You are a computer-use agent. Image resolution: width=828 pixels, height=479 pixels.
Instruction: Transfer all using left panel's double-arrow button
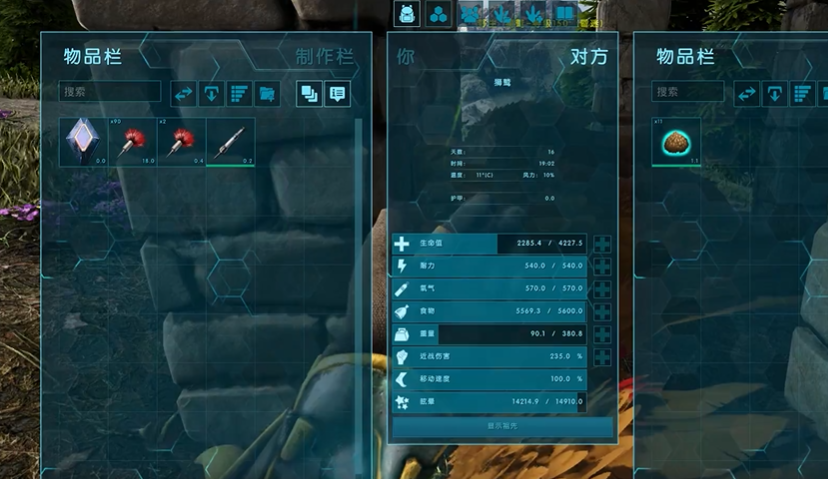(183, 93)
